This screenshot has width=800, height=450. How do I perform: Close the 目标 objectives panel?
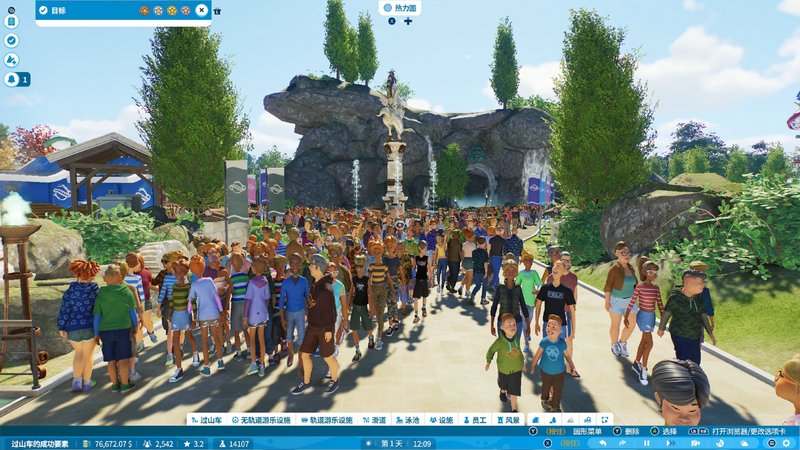coord(201,10)
